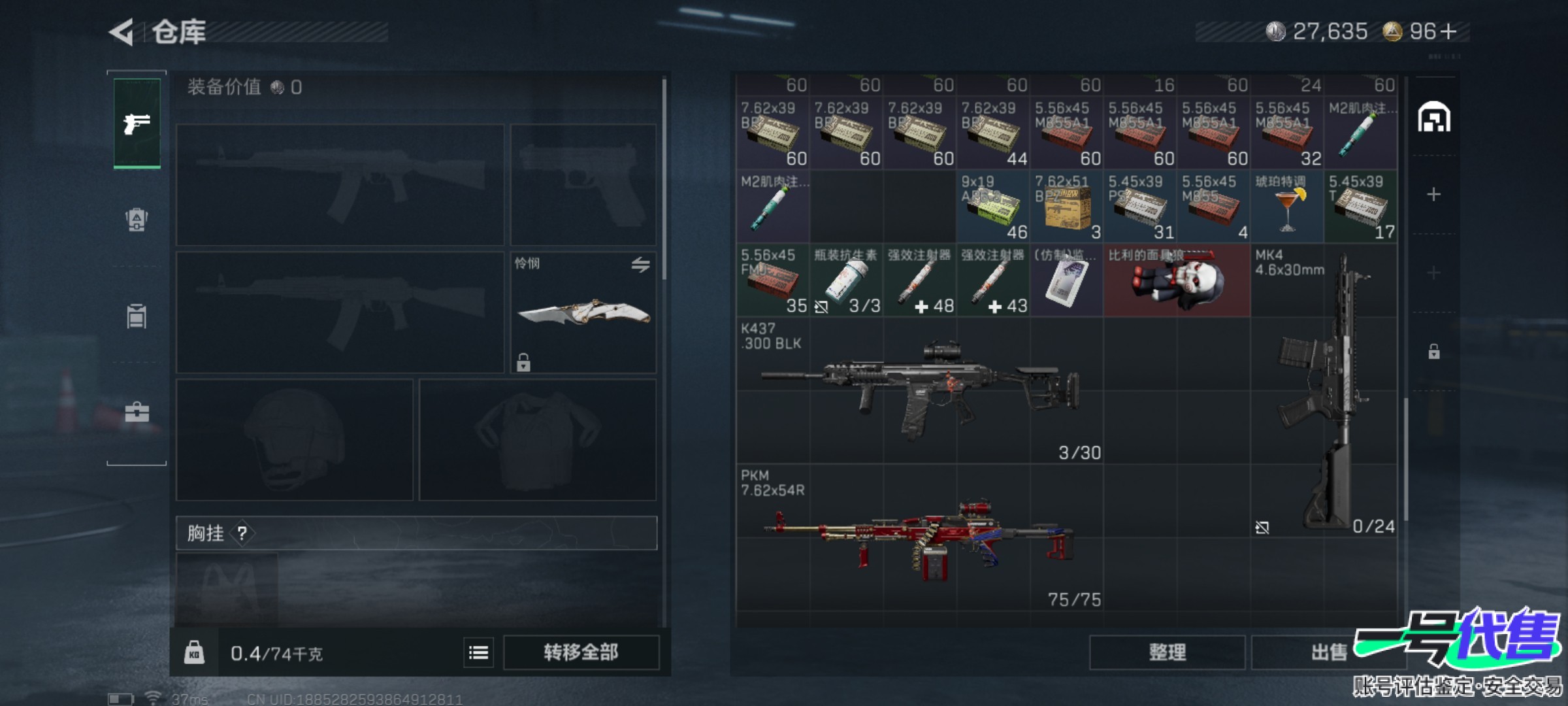1568x706 pixels.
Task: Select the red PKM 7.62x54R machine gun
Action: coord(919,537)
